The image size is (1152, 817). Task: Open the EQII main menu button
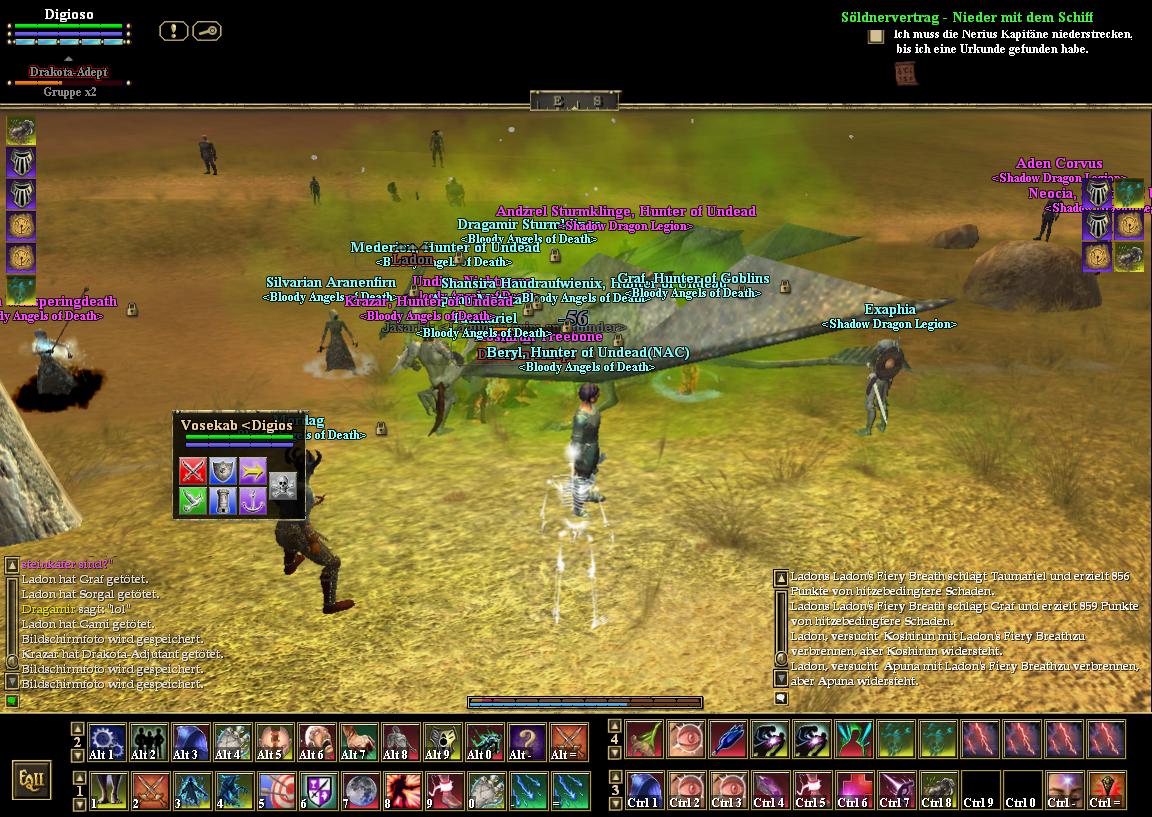pyautogui.click(x=32, y=780)
